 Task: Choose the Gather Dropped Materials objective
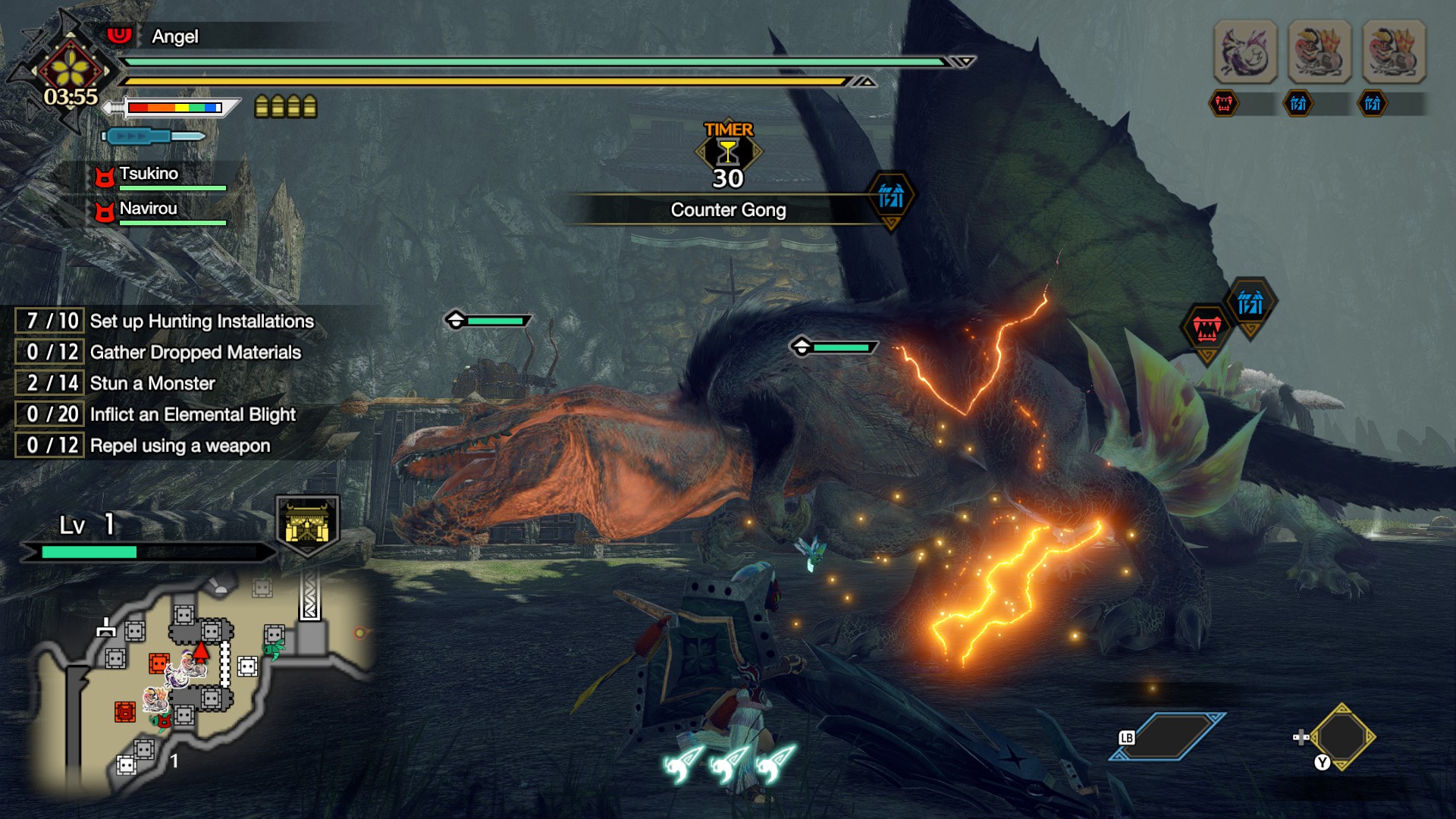195,352
